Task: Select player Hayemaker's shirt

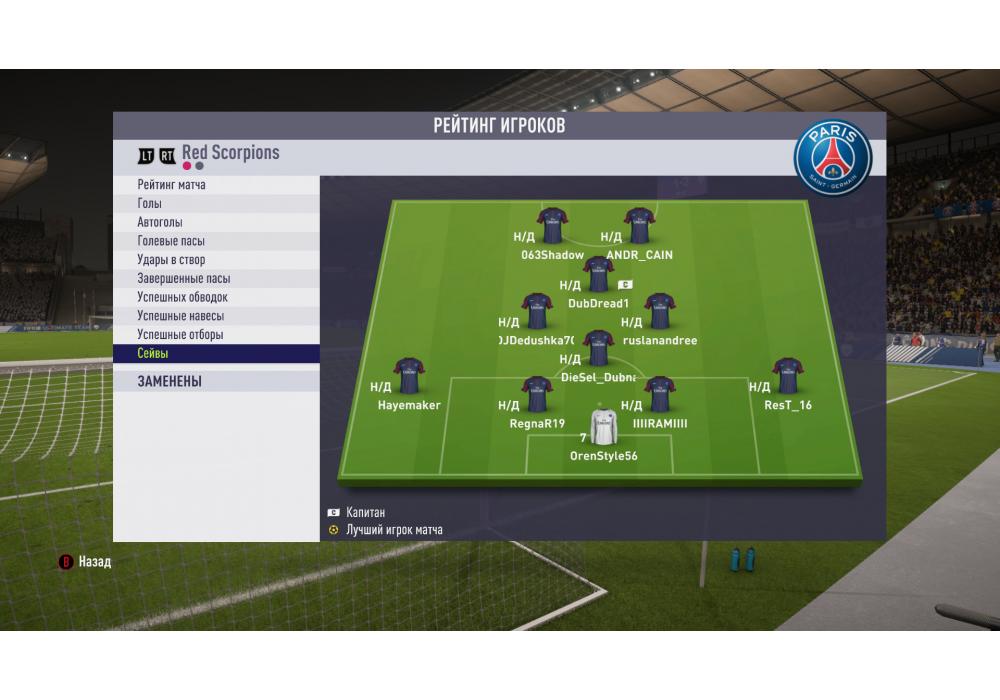Action: 408,376
